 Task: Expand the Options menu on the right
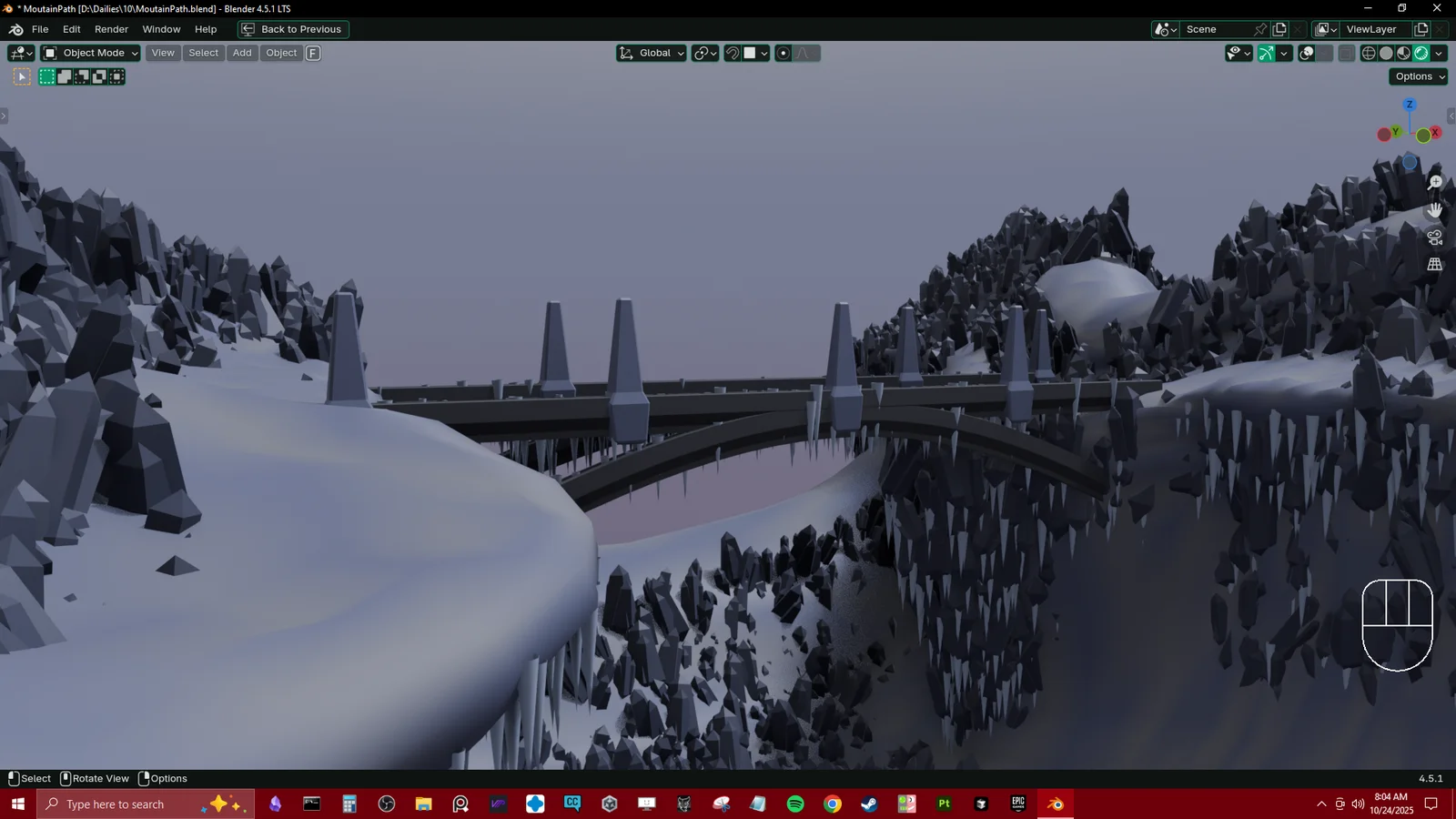pos(1417,76)
